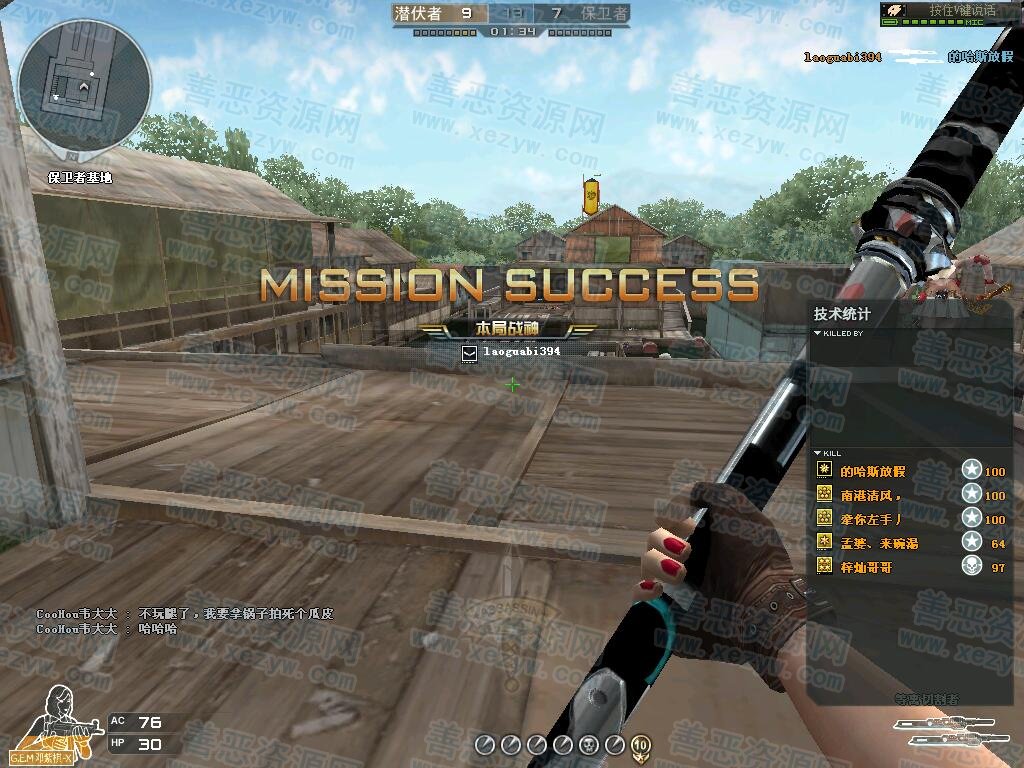The height and width of the screenshot is (768, 1024).
Task: Click the gold 10 kill streak badge
Action: (640, 745)
